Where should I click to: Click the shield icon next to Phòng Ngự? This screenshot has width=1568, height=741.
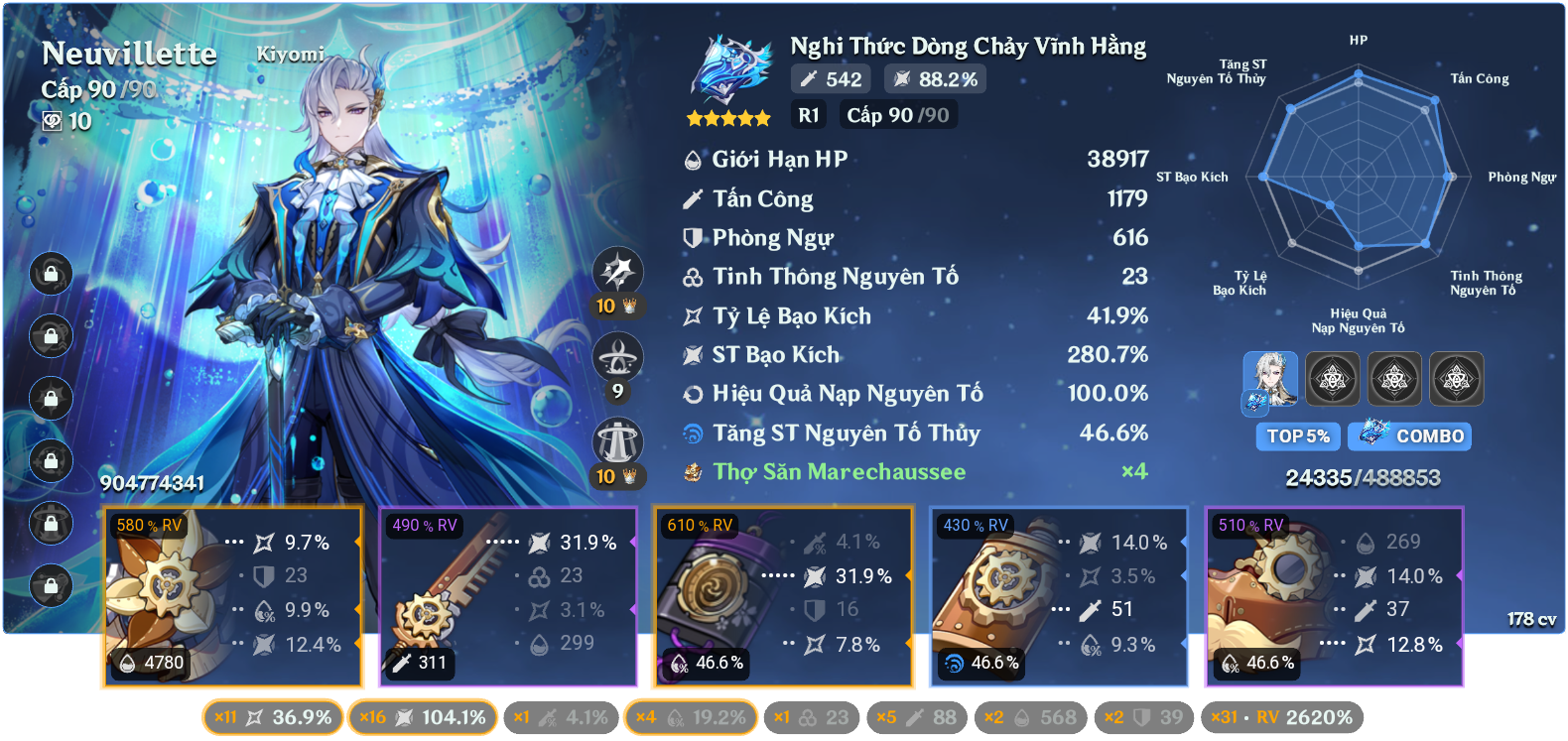coord(692,237)
